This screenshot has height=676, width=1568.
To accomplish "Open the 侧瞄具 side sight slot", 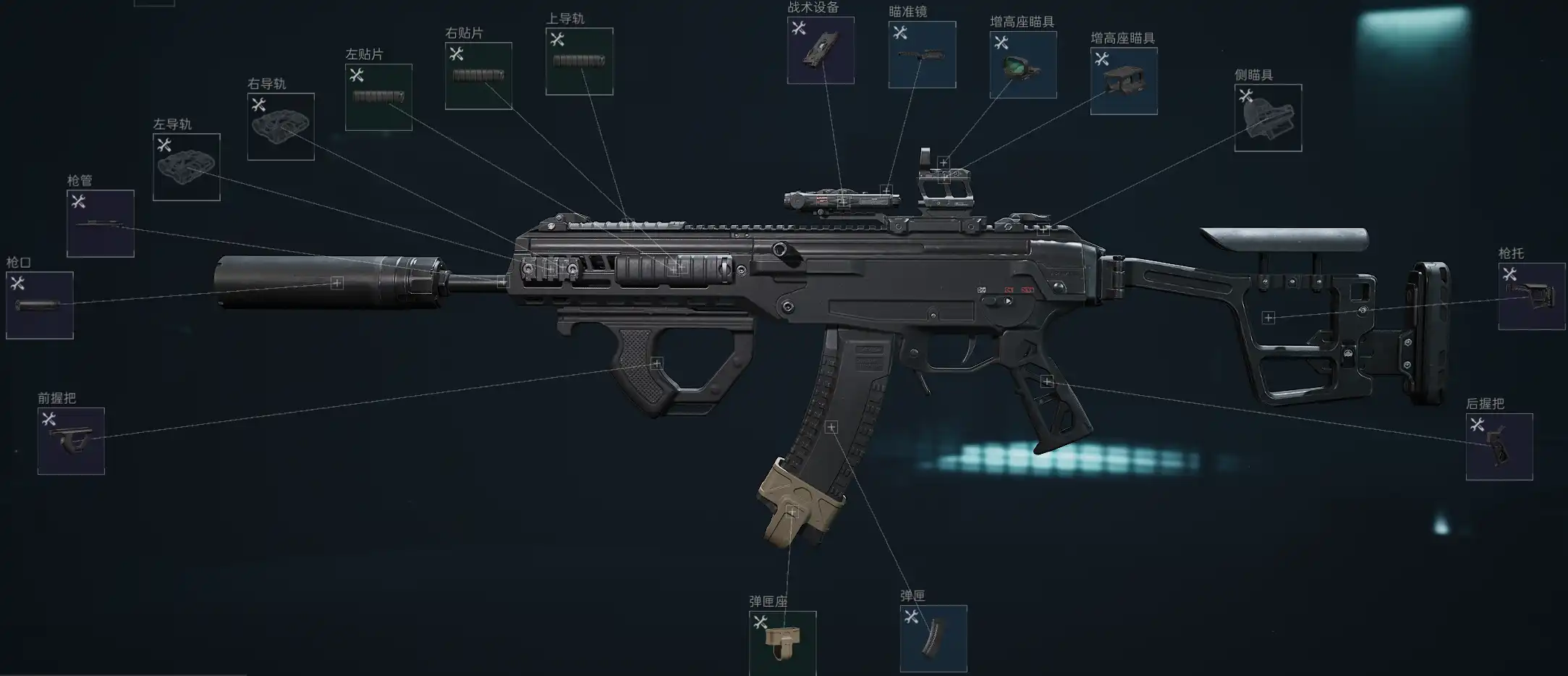I will [x=1268, y=118].
